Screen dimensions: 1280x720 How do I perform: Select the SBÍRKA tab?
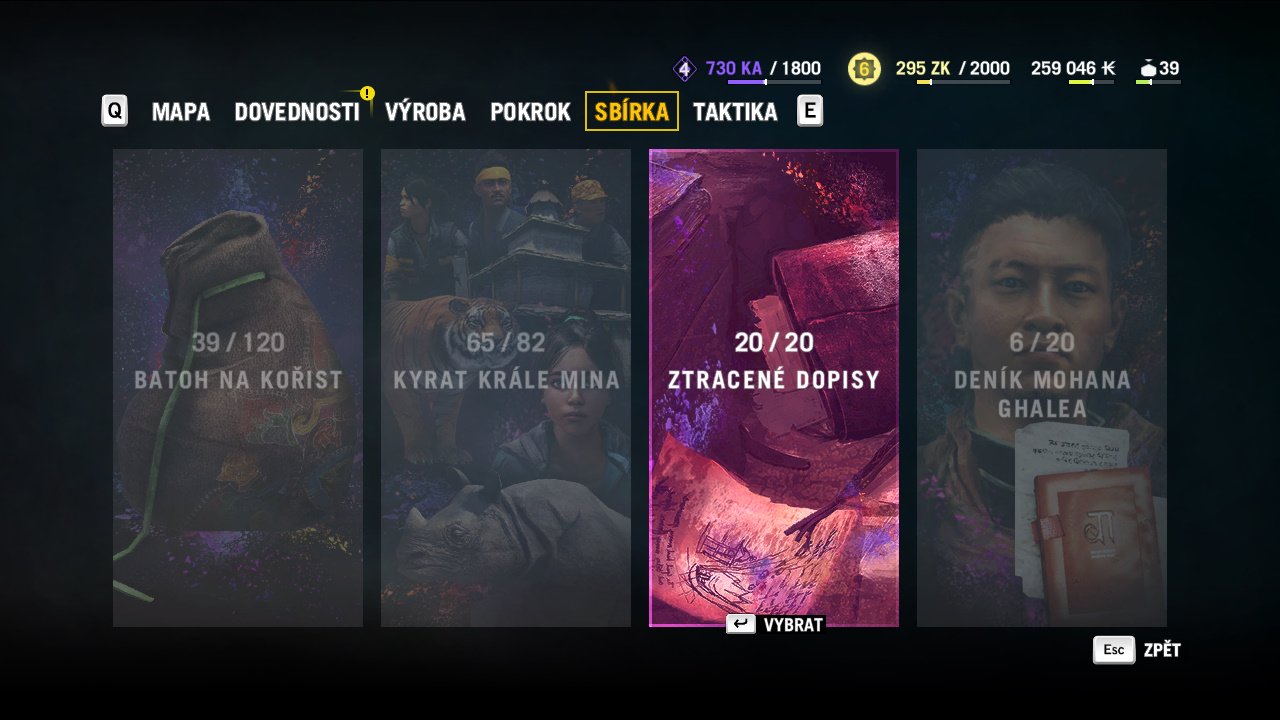tap(632, 111)
